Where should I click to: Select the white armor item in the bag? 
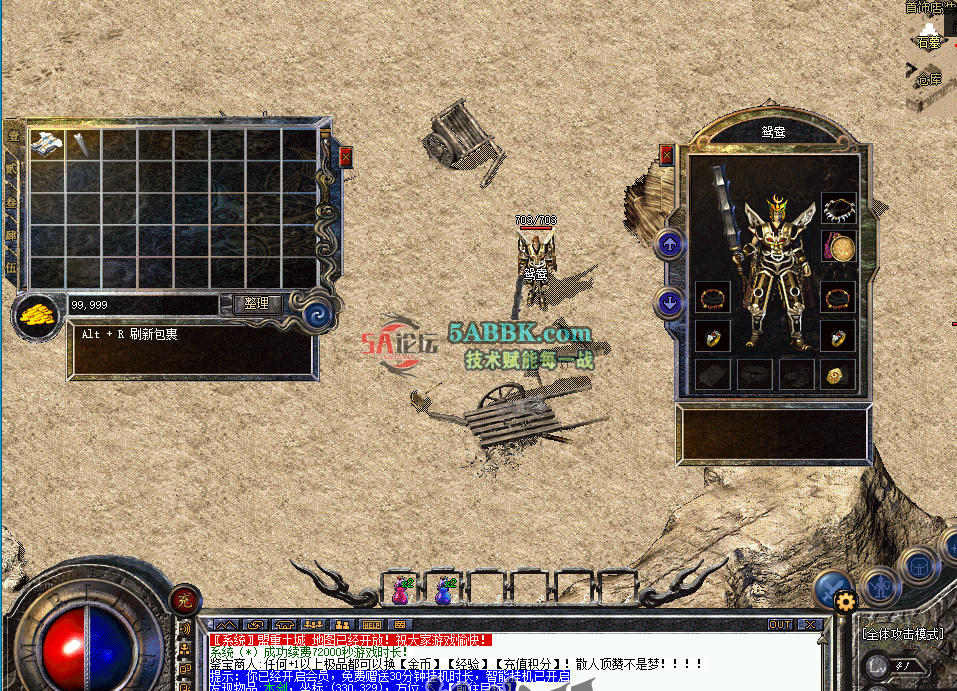[47, 143]
